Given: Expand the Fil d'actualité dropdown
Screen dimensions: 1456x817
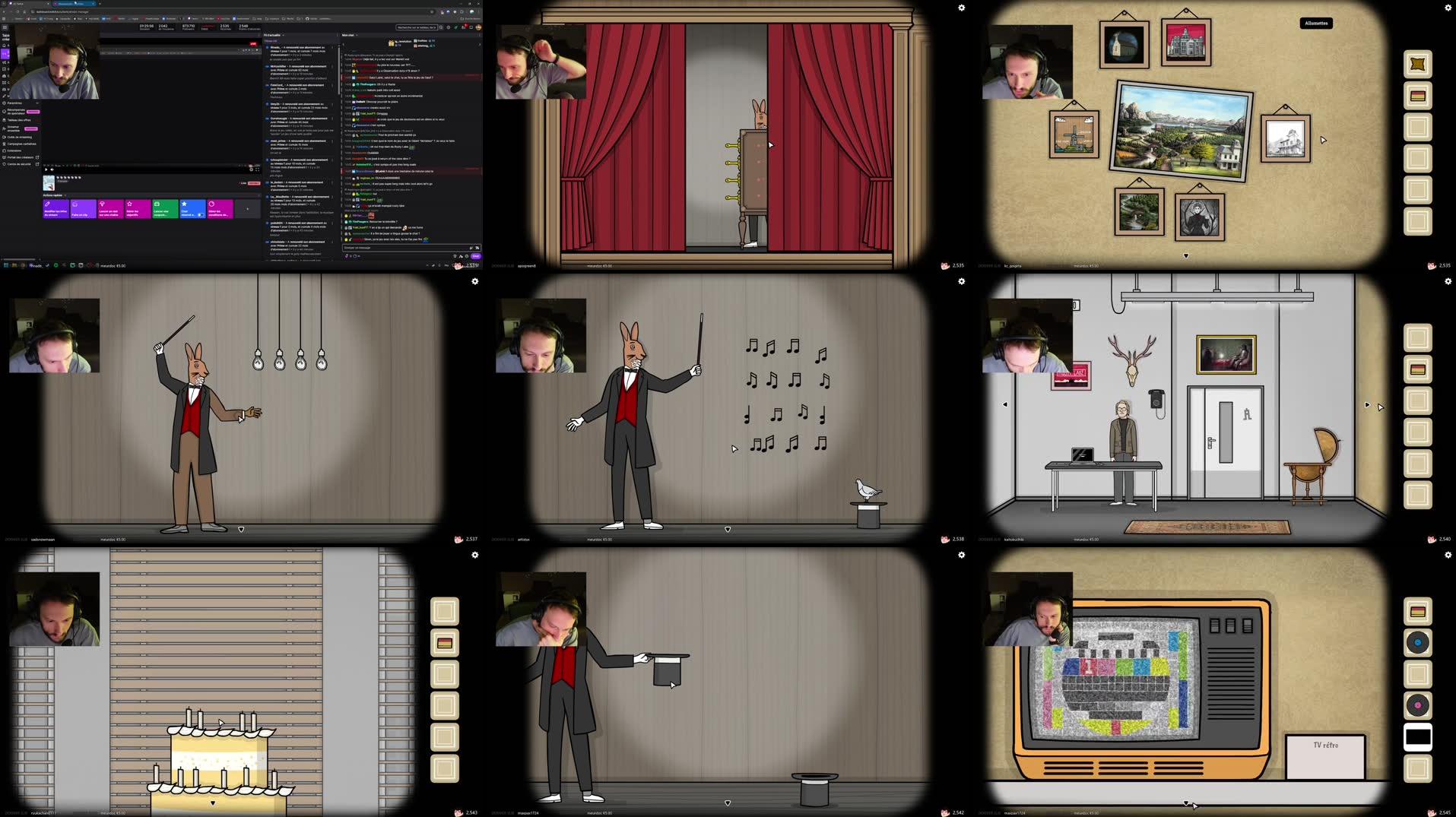Looking at the screenshot, I should (283, 35).
